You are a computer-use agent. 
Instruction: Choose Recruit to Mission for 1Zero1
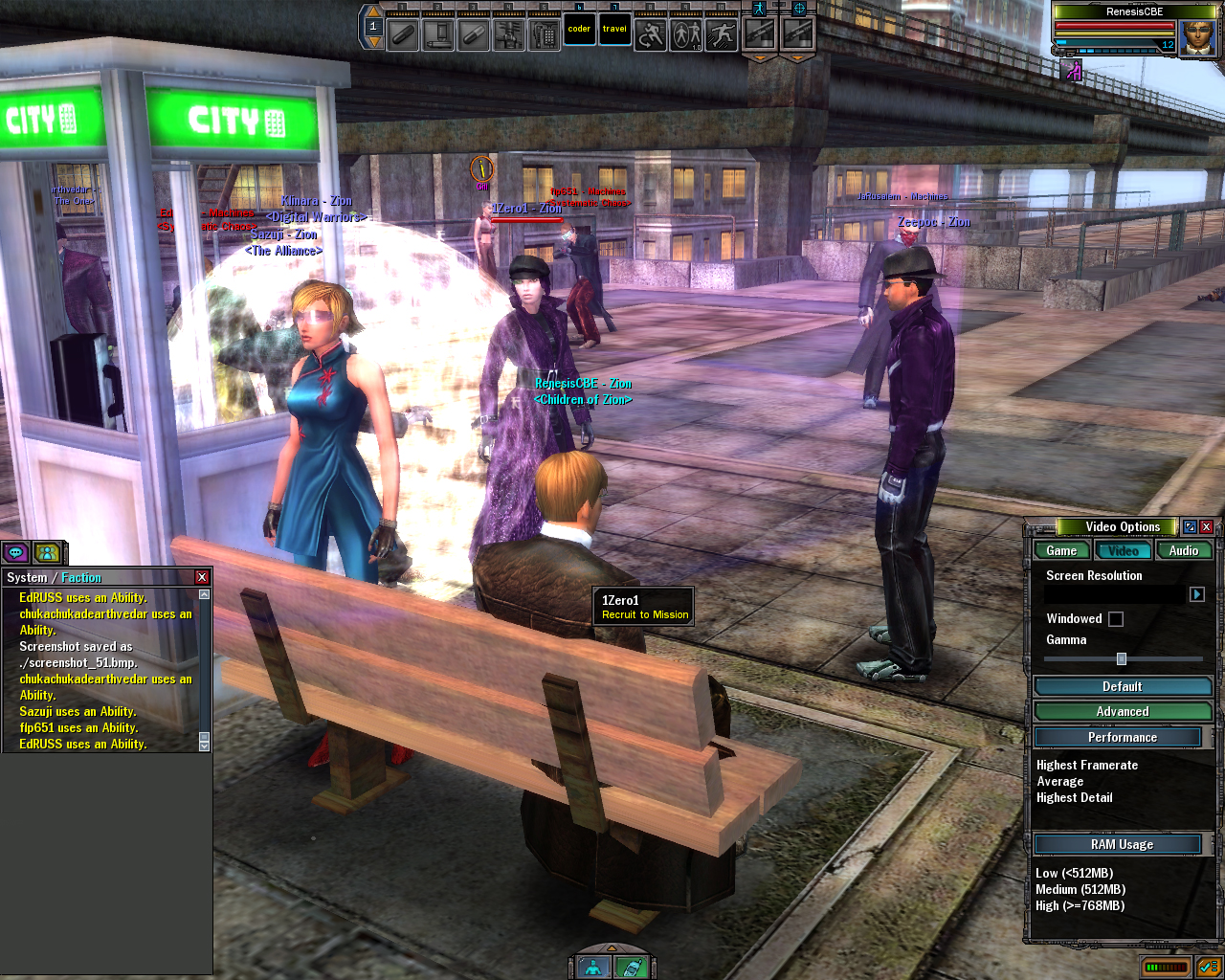[x=645, y=614]
